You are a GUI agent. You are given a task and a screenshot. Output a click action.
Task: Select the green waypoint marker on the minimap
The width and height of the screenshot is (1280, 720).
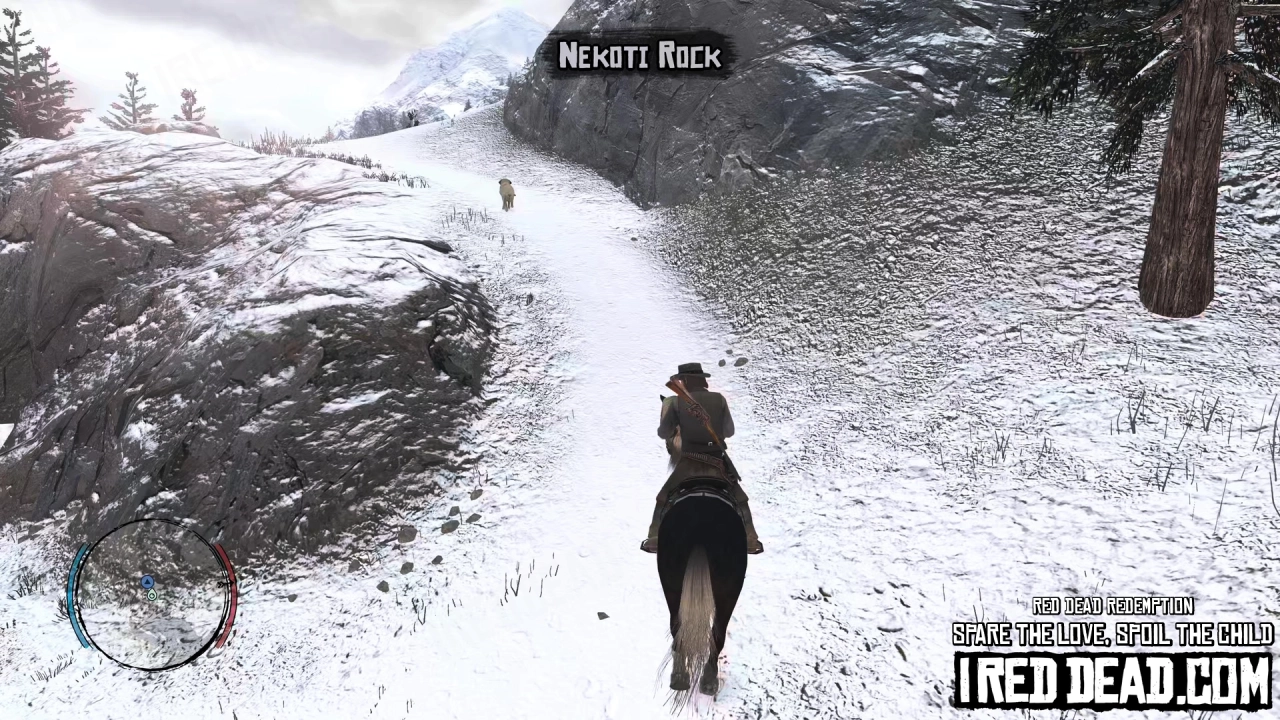click(x=151, y=595)
